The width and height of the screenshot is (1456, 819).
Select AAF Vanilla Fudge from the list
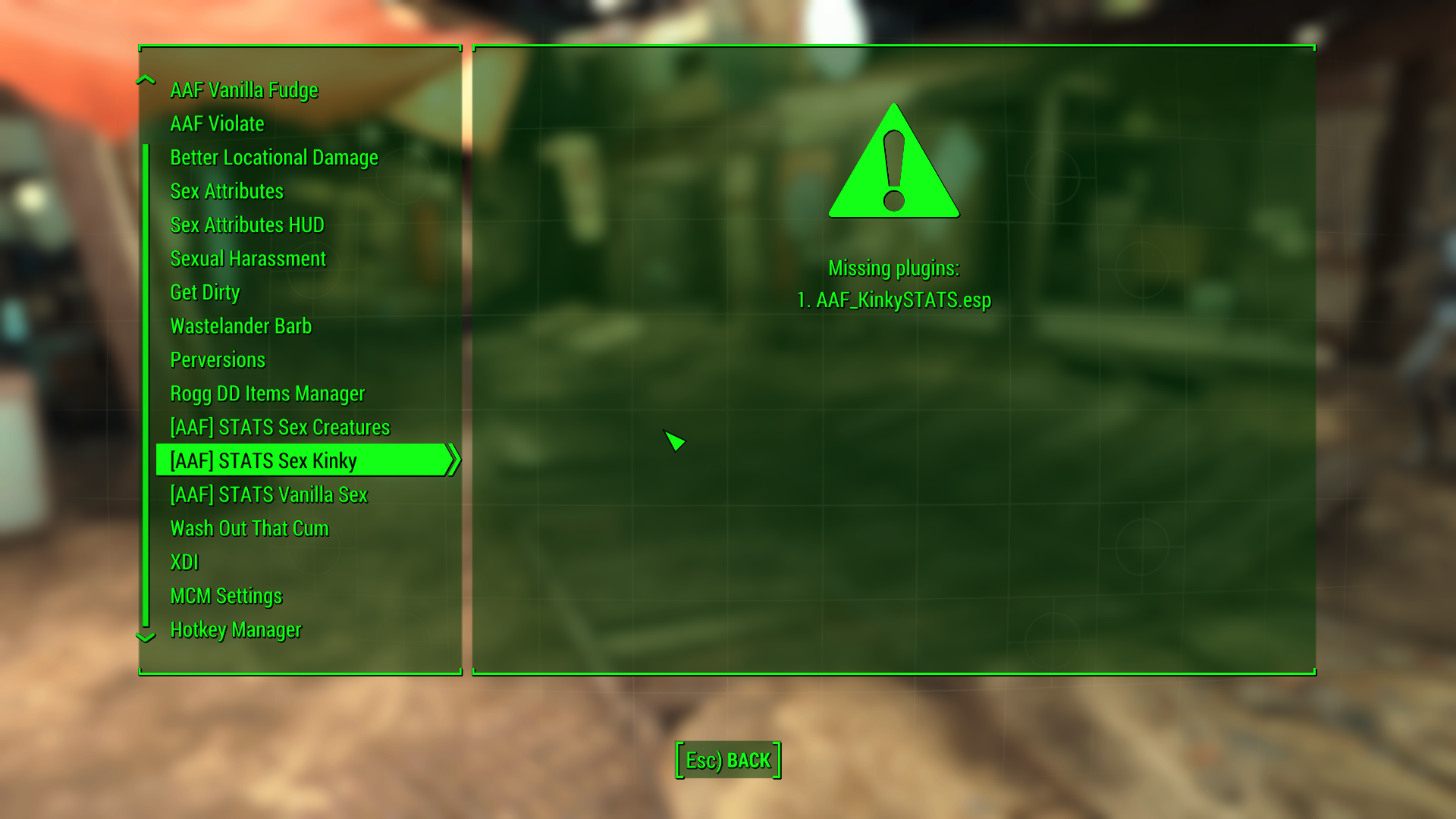pyautogui.click(x=244, y=89)
